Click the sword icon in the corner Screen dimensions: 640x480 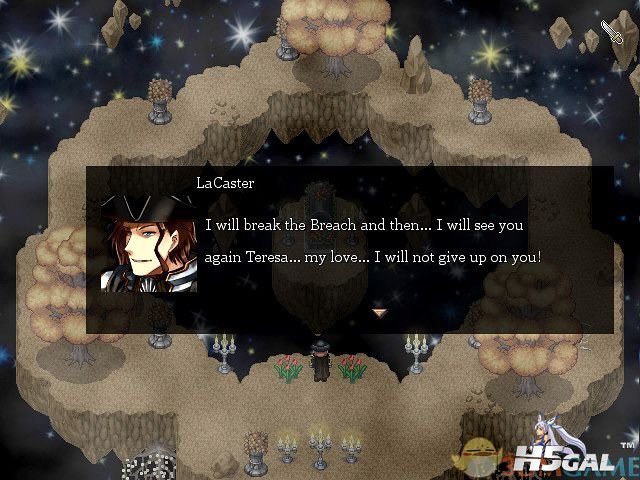point(612,33)
